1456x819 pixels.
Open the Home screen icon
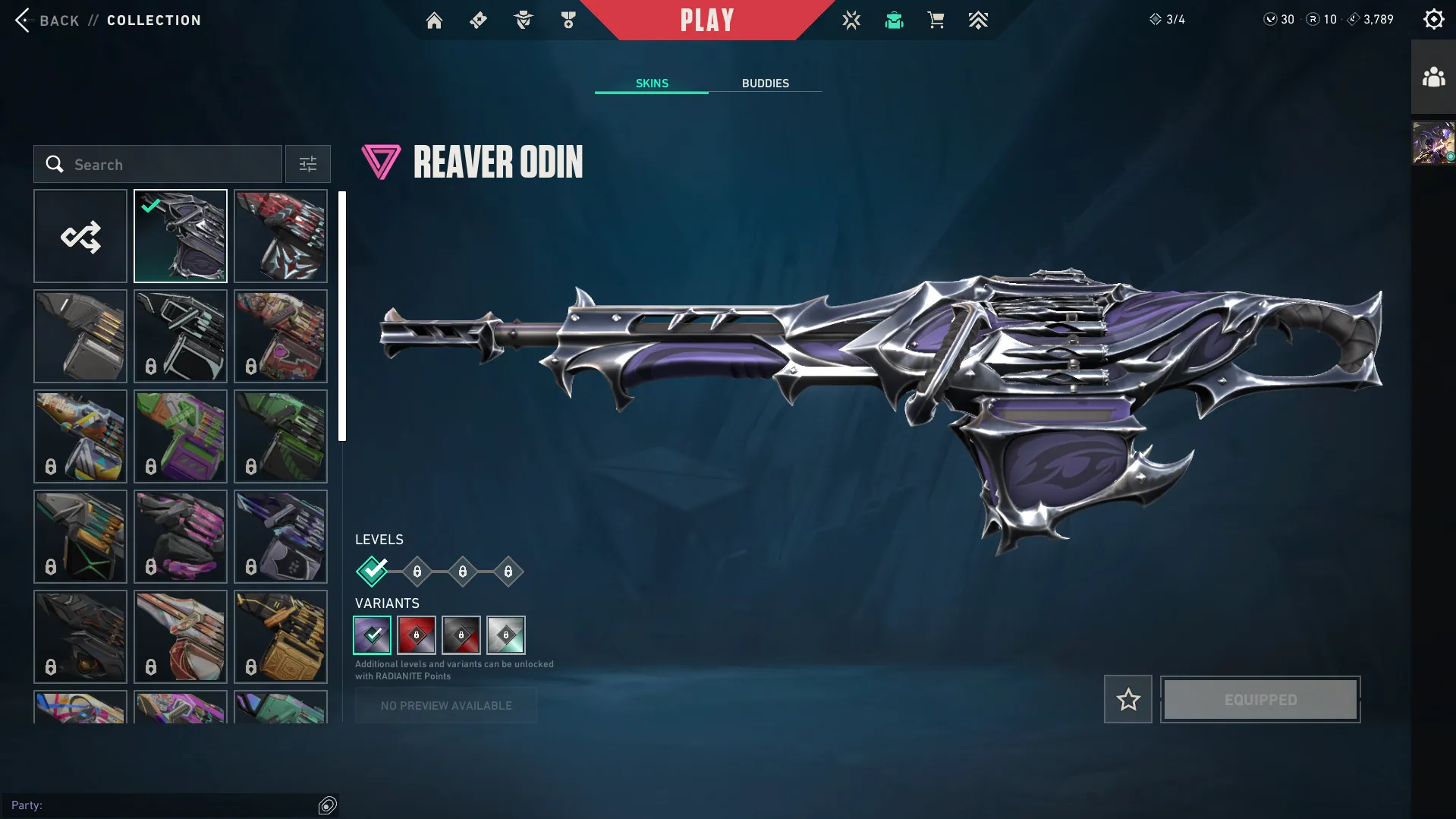[x=434, y=20]
